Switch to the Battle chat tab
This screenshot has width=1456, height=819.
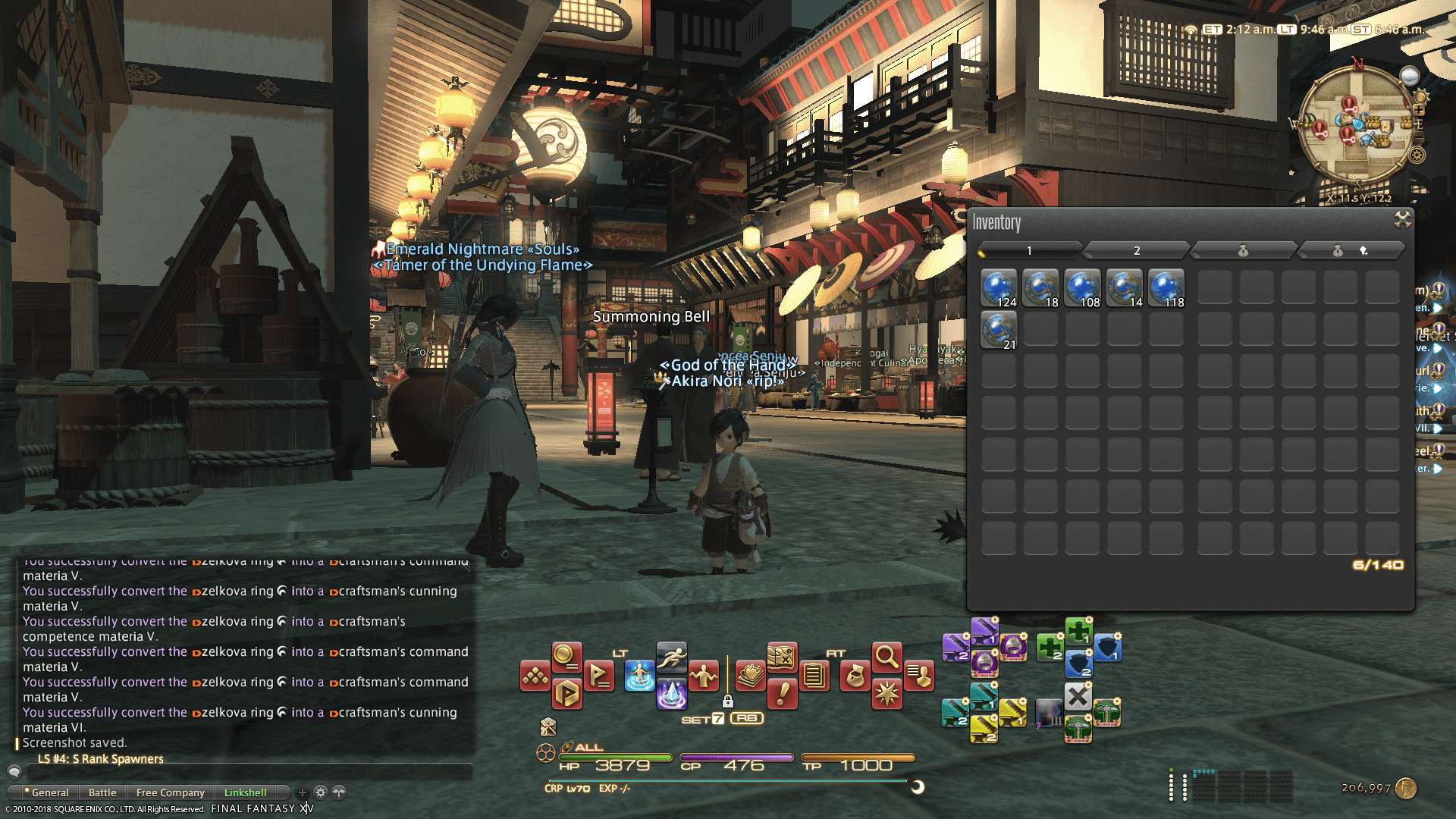point(102,792)
